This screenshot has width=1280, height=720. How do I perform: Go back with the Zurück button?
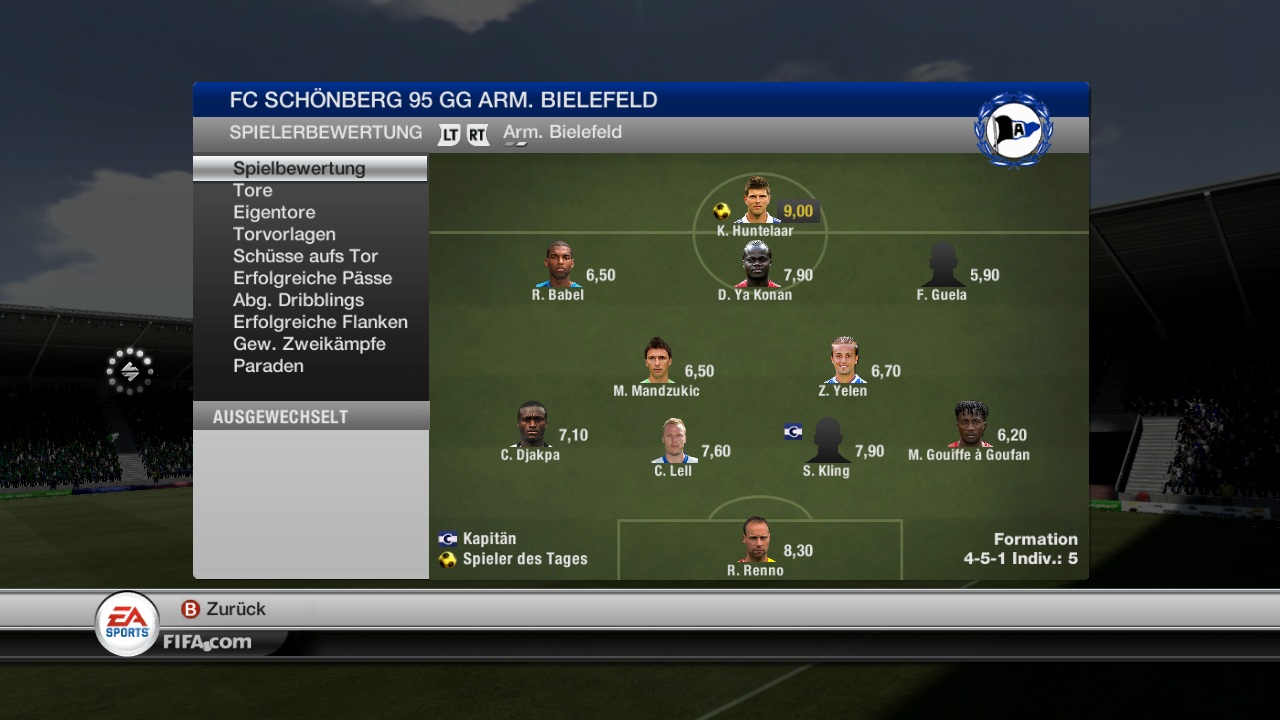tap(223, 609)
